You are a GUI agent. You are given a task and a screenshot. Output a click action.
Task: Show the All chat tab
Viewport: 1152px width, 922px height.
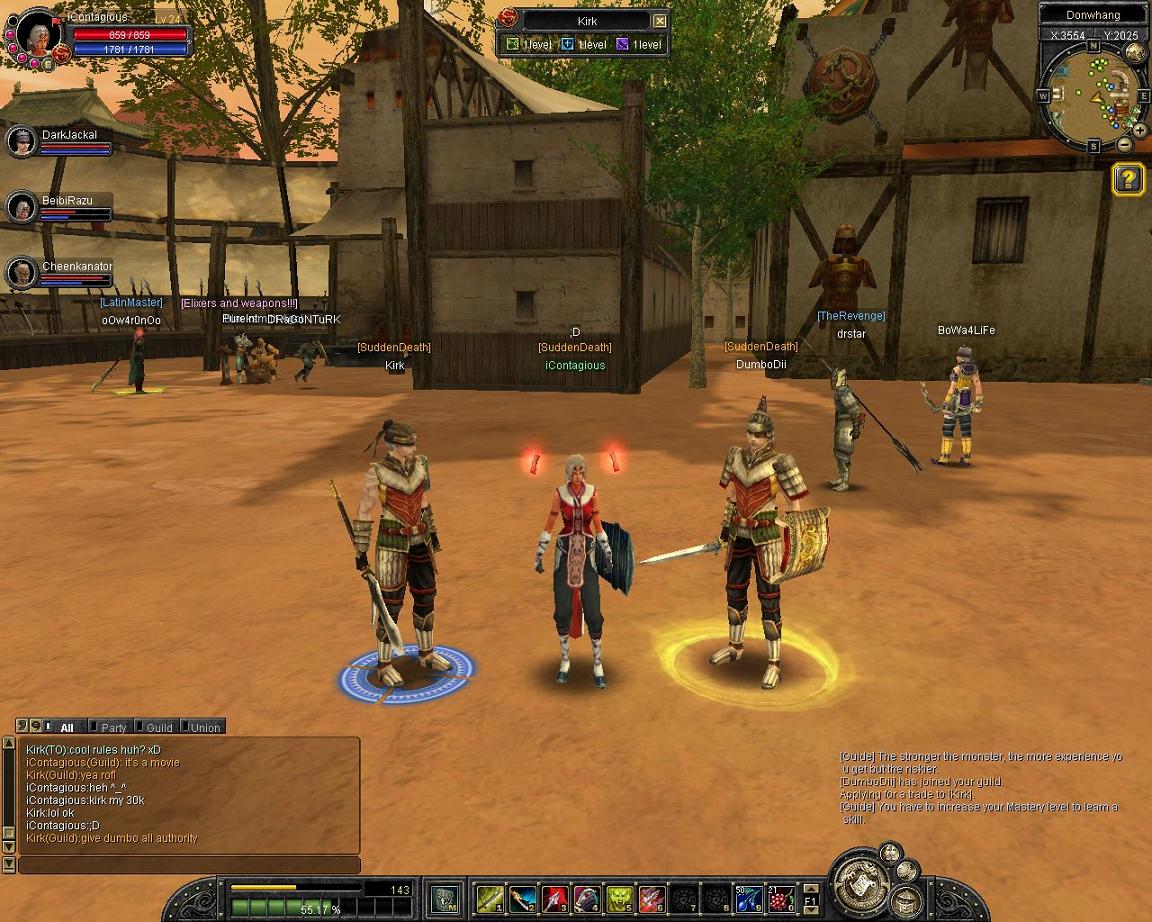click(66, 727)
